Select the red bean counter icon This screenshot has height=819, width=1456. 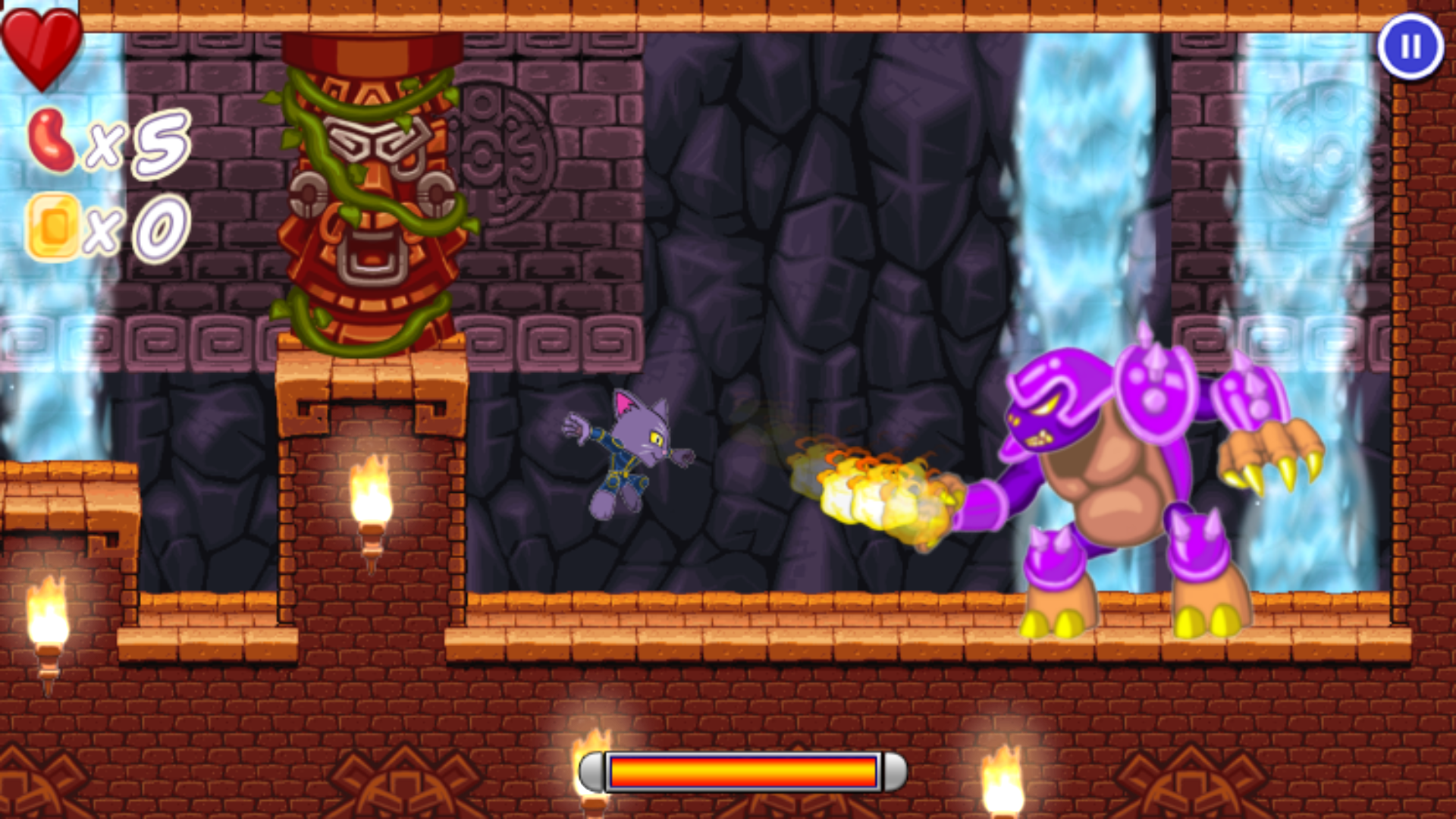53,140
